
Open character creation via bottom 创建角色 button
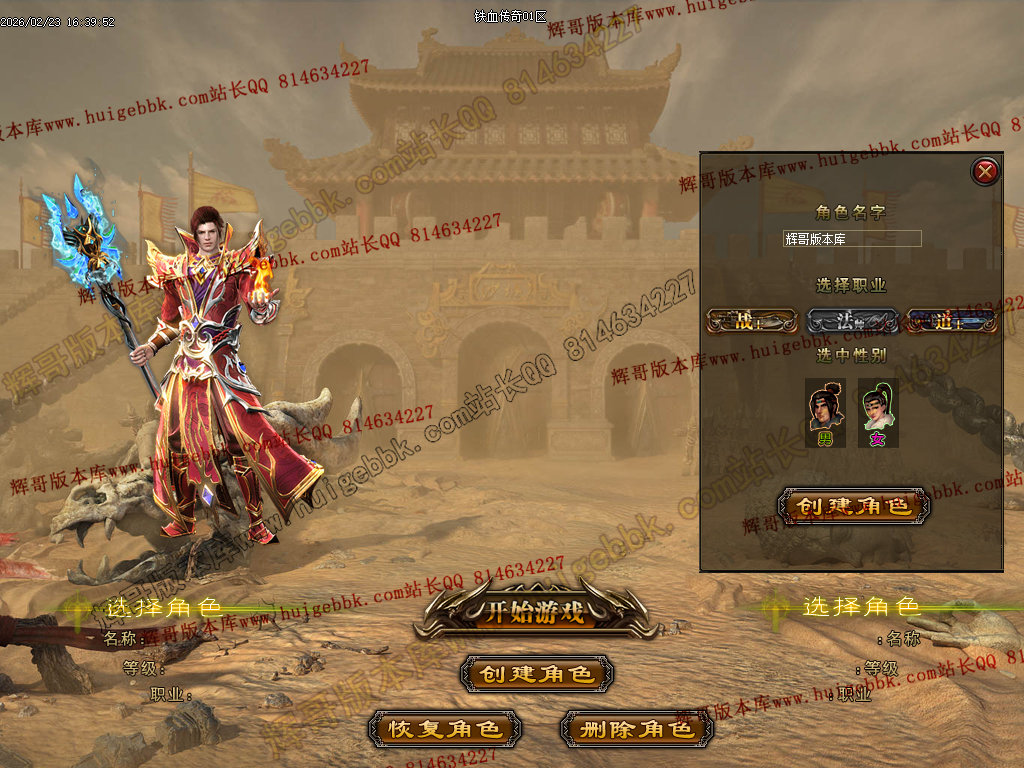[537, 674]
